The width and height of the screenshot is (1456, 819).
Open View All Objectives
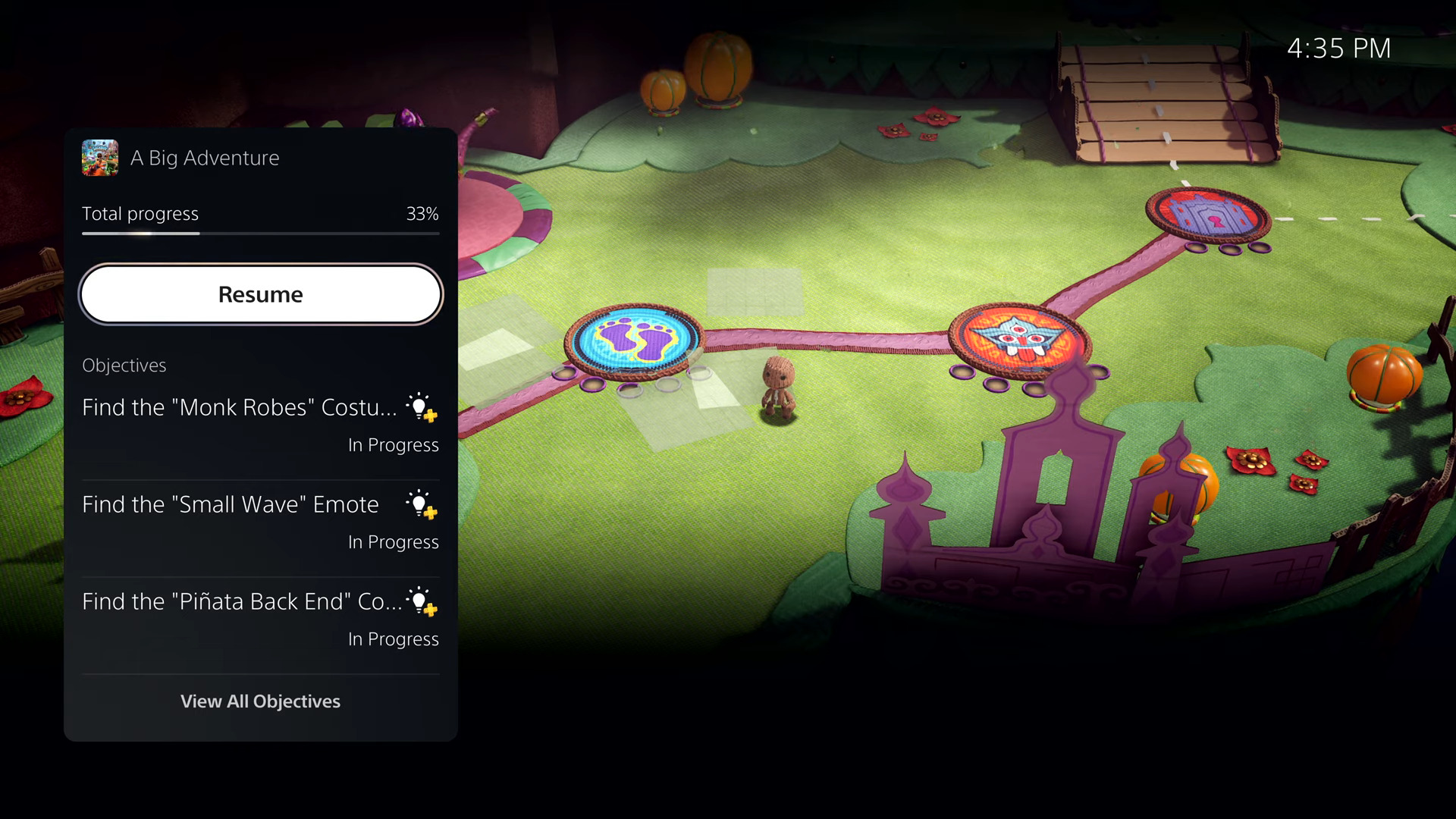(x=260, y=701)
